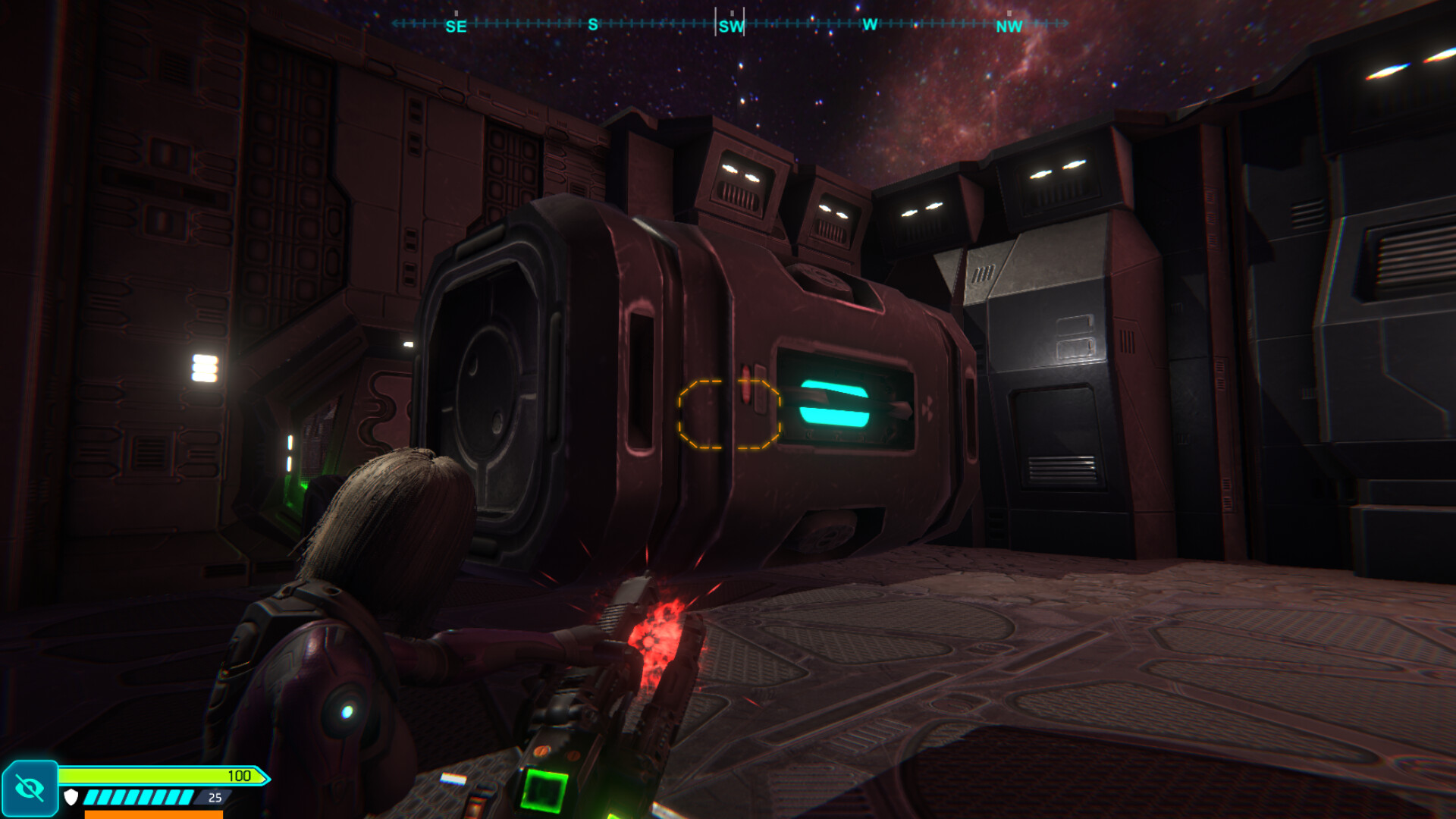Viewport: 1456px width, 819px height.
Task: Click the SW heading on the compass
Action: click(731, 27)
